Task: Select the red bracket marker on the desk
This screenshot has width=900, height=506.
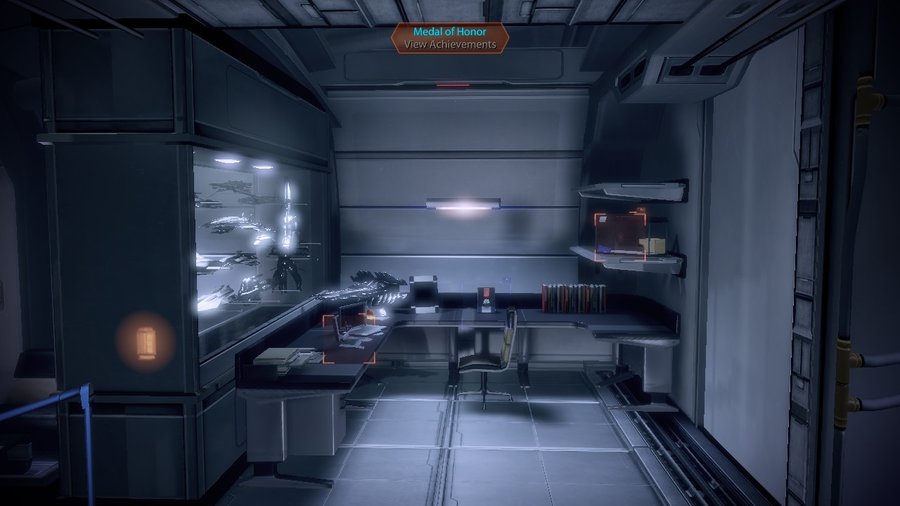Action: (x=349, y=339)
